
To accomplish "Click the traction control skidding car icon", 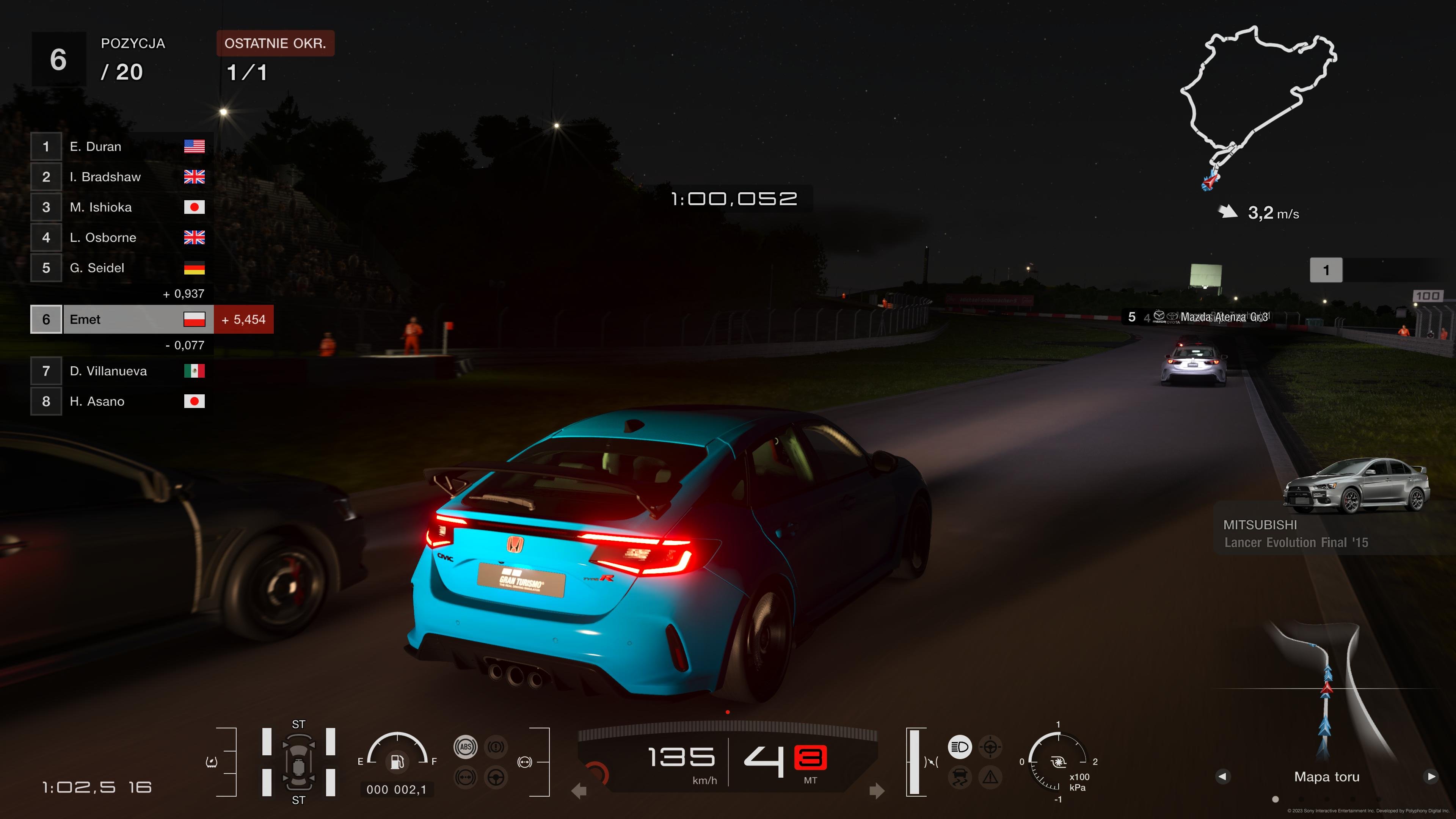I will (x=960, y=777).
